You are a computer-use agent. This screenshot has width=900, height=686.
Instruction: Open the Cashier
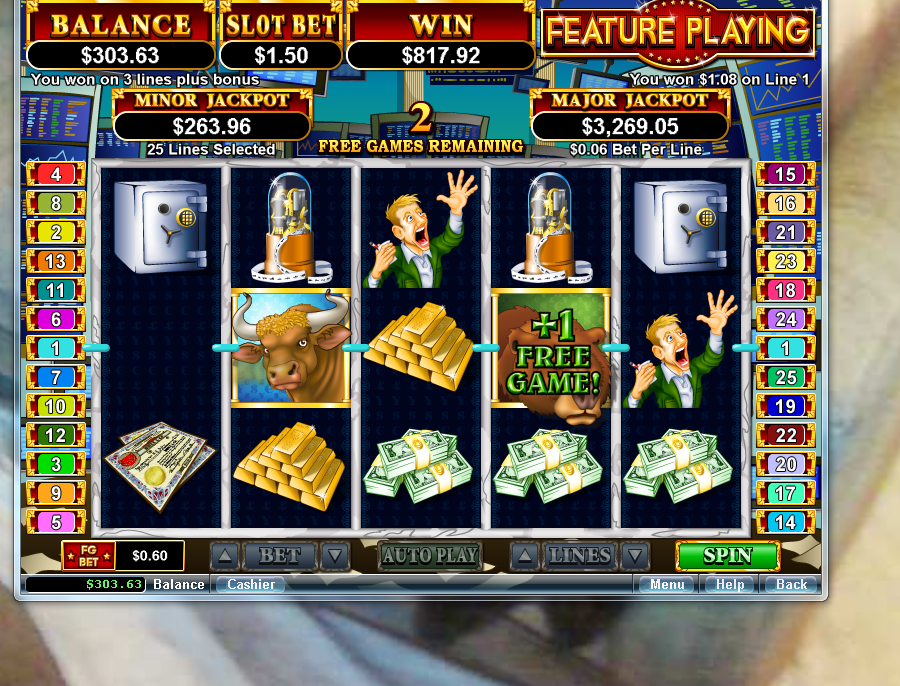(250, 585)
